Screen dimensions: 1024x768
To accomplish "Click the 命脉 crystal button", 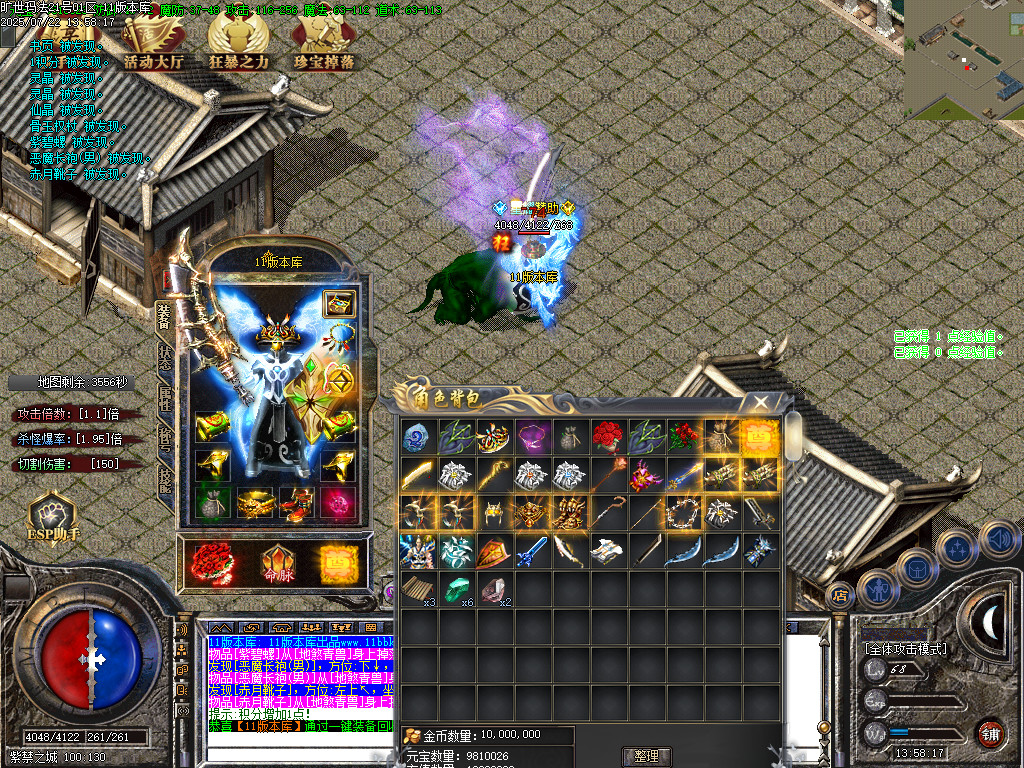I will [277, 566].
